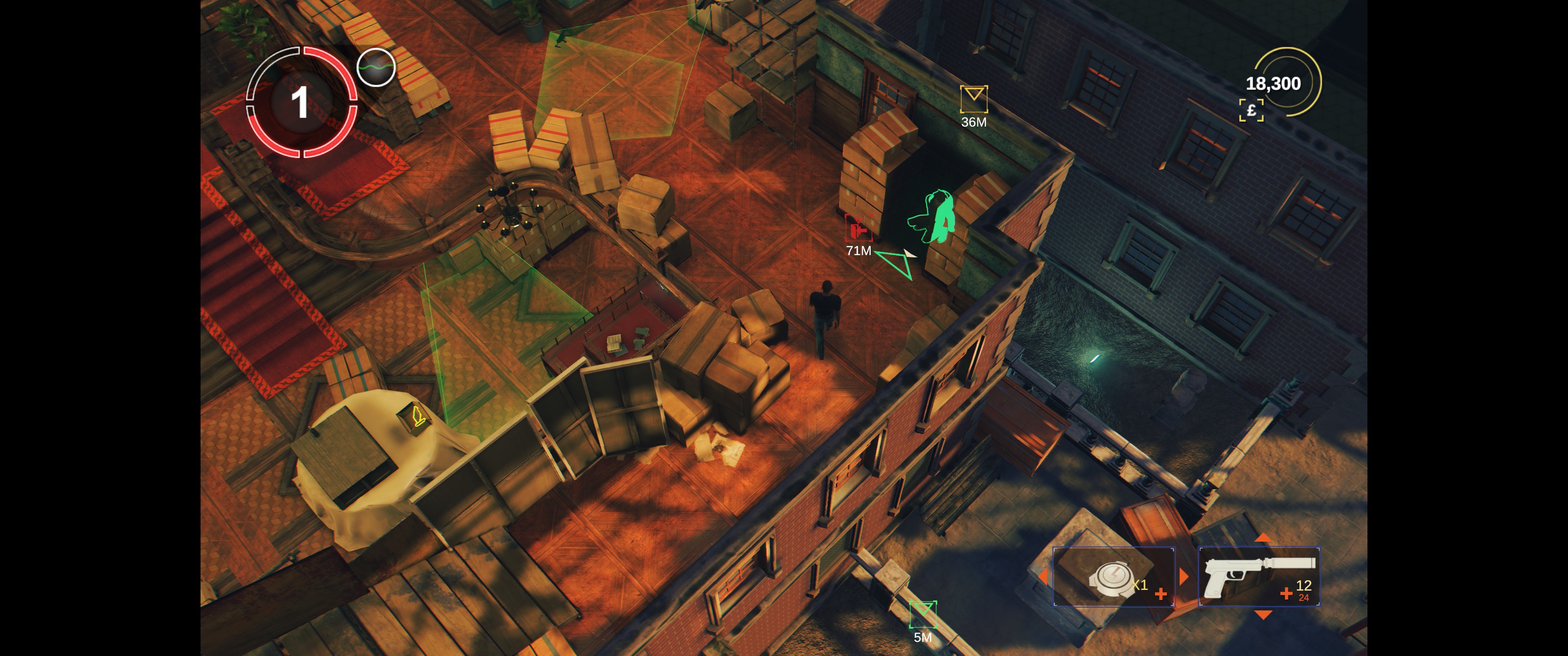Screen dimensions: 1568x656
Task: Cycle to the next gadget with right arrow
Action: (1184, 576)
